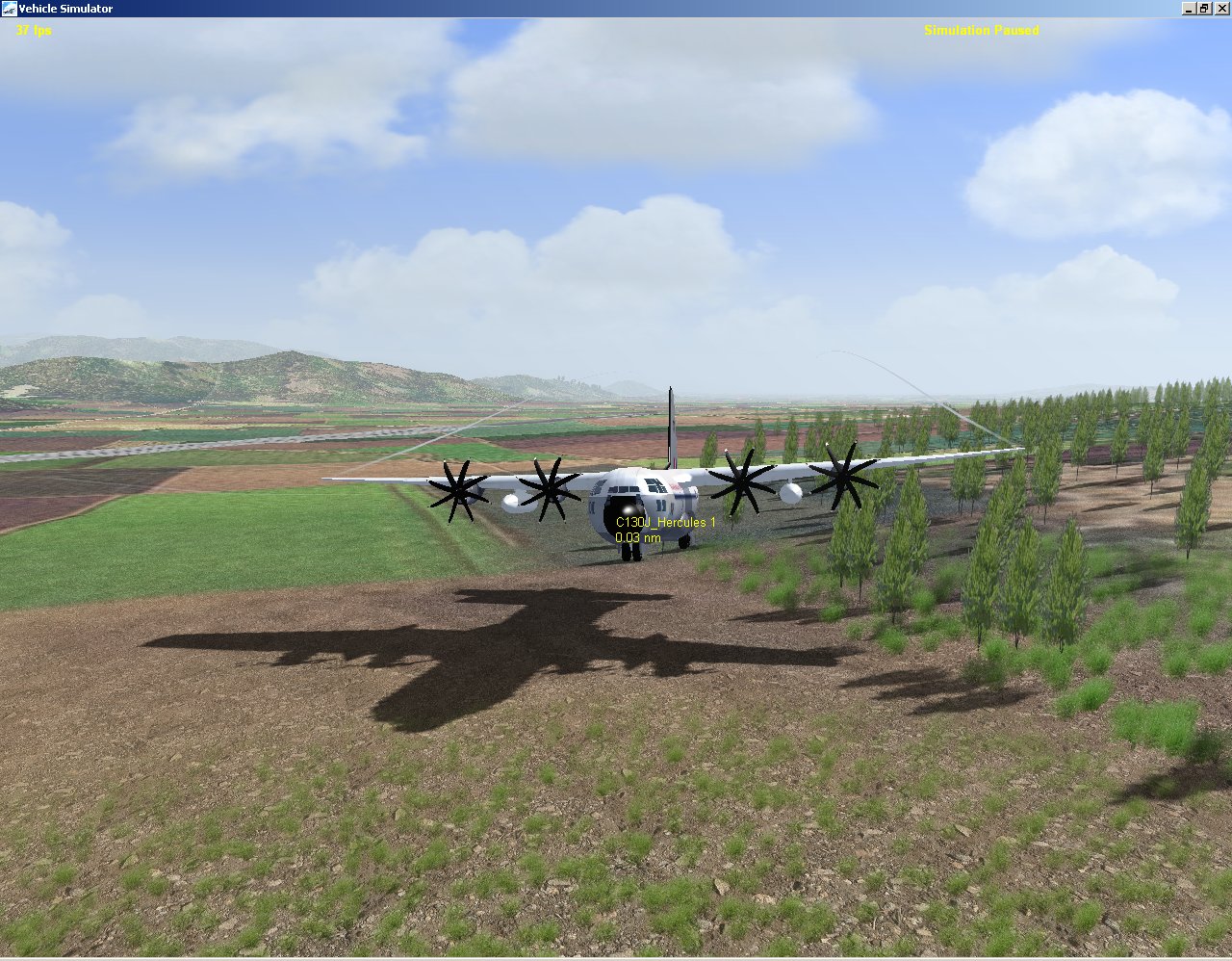Click the Vehicle Simulator title bar icon

pyautogui.click(x=8, y=8)
